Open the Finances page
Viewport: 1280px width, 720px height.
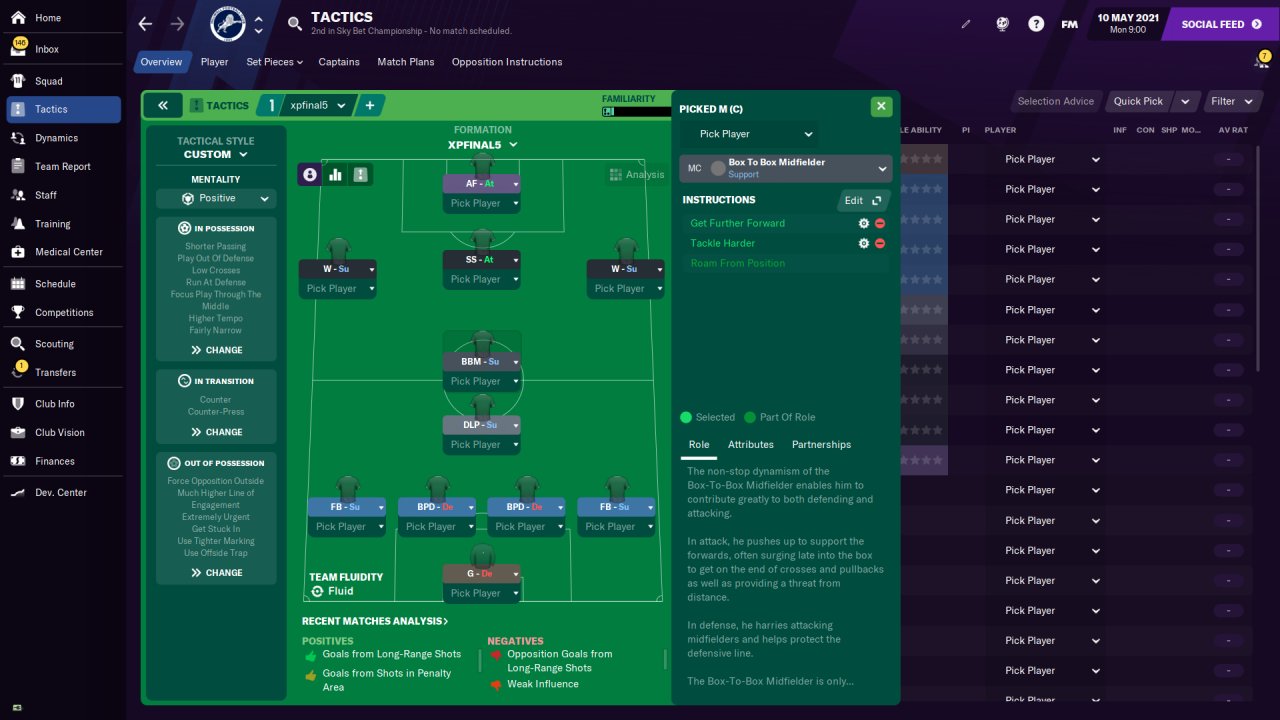[54, 461]
